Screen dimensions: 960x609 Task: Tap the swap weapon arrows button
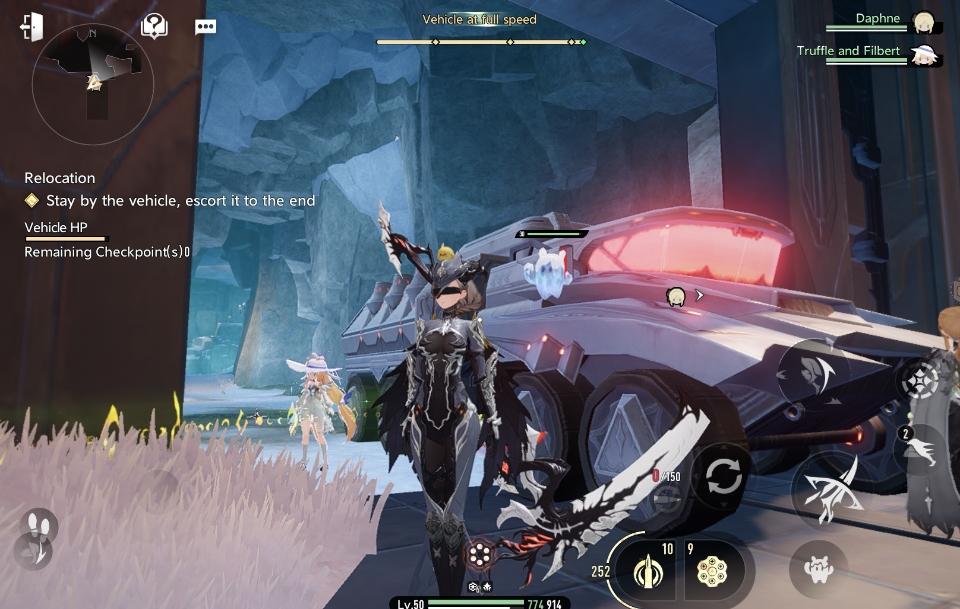pos(722,477)
